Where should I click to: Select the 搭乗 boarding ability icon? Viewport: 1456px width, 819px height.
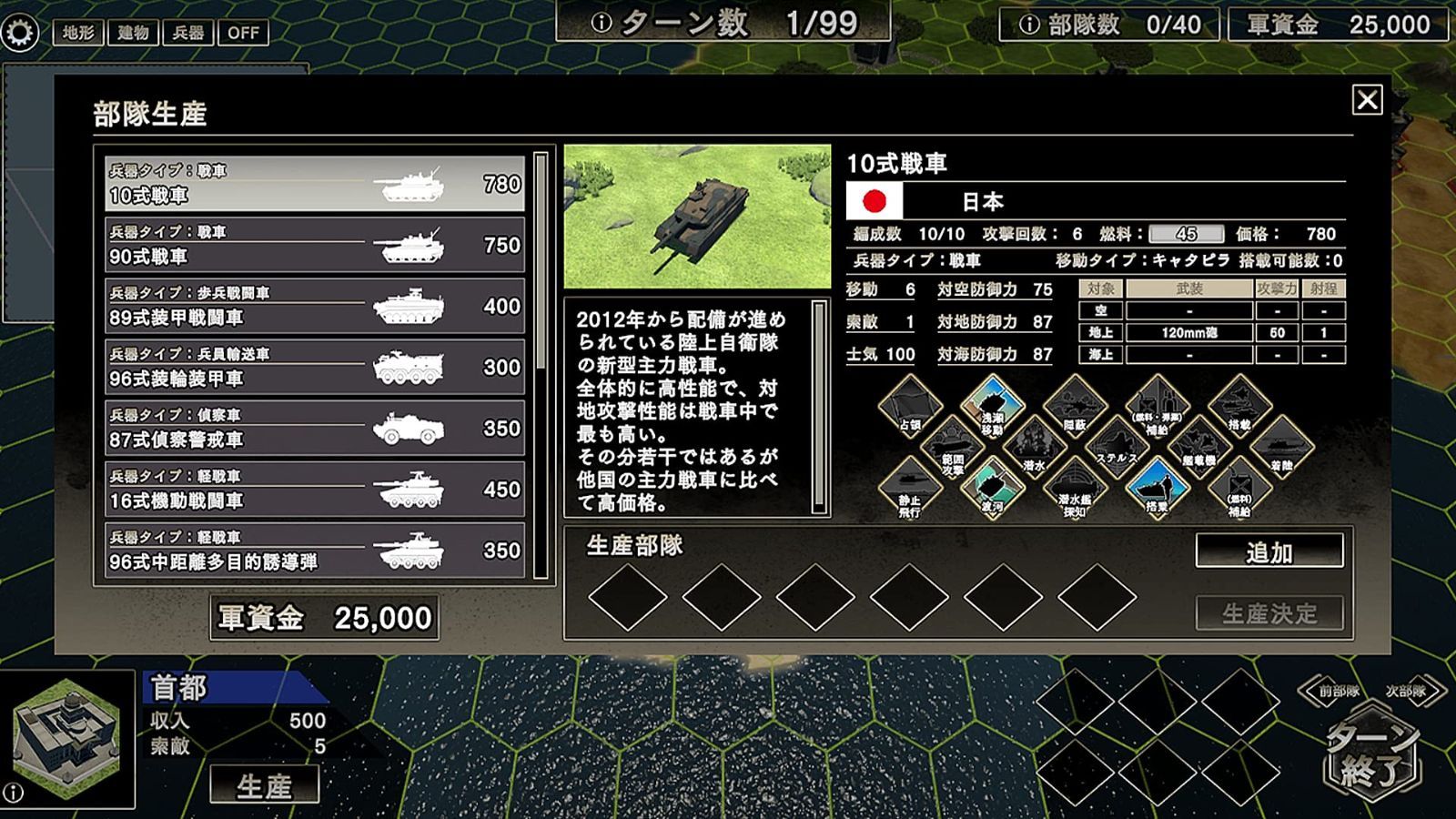[1158, 490]
